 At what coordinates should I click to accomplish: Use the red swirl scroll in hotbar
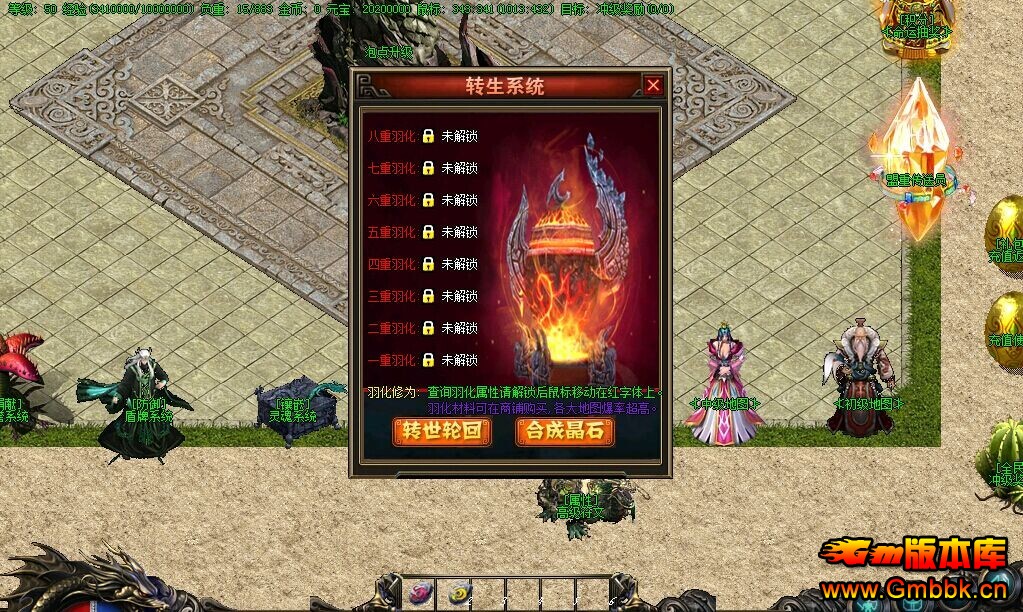419,592
